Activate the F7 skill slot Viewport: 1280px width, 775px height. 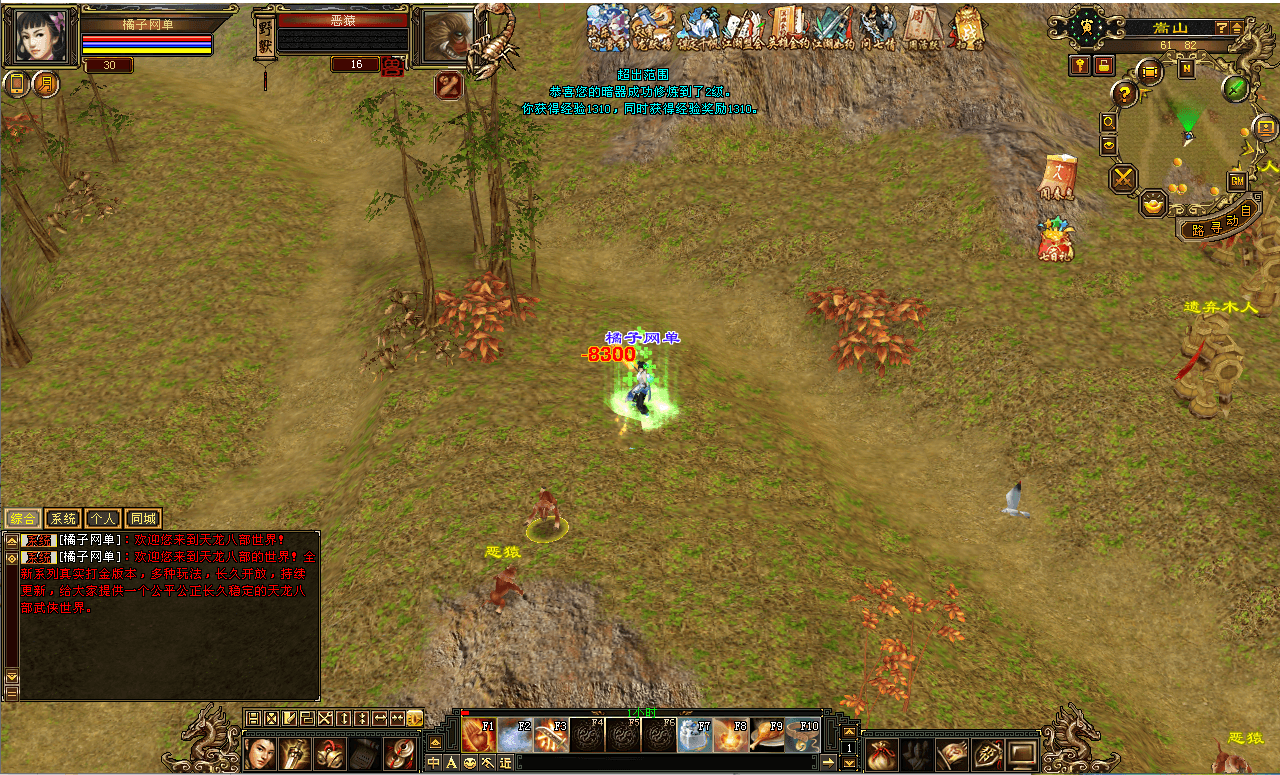tap(695, 735)
